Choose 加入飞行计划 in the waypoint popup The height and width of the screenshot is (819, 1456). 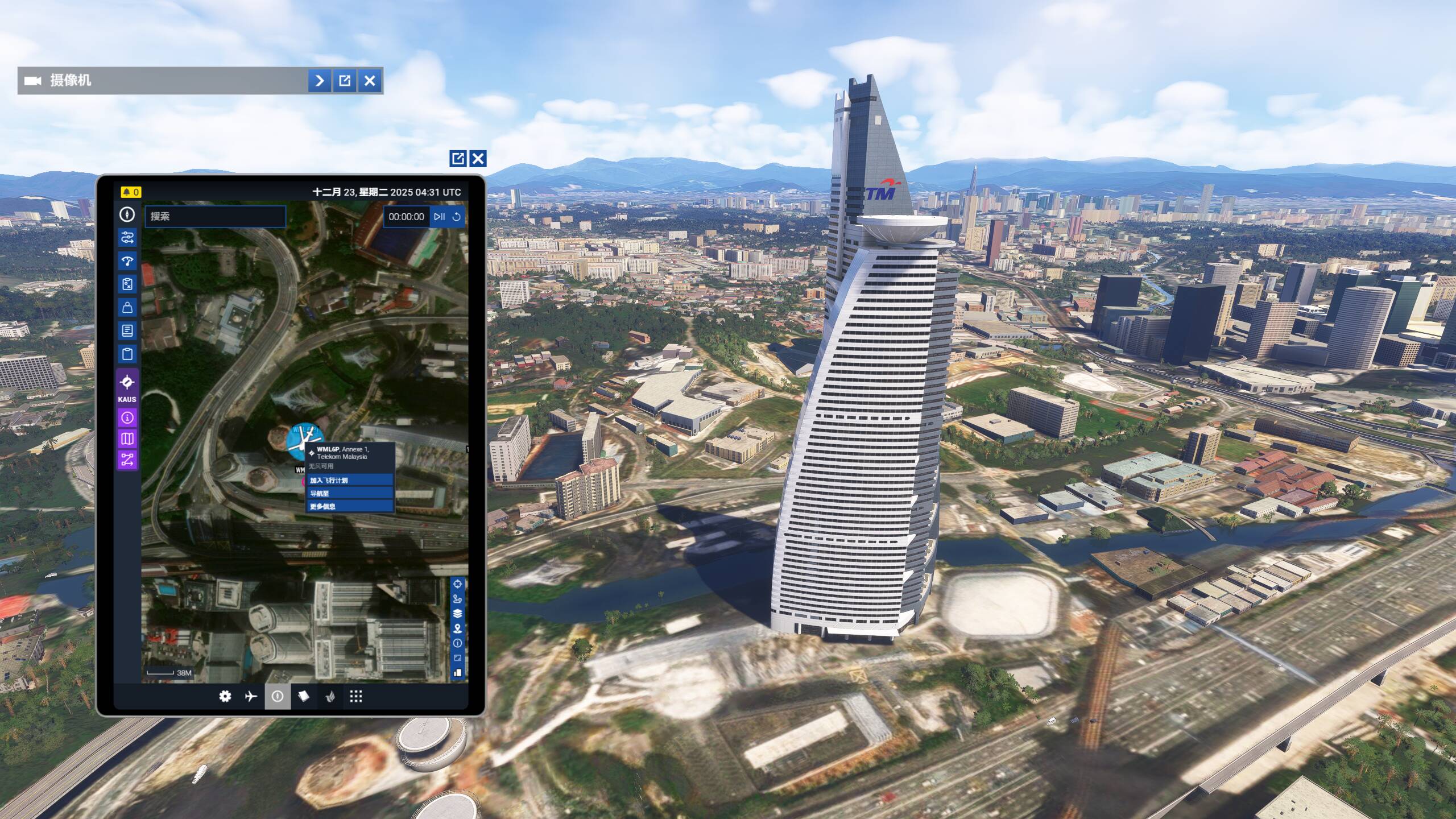point(350,481)
